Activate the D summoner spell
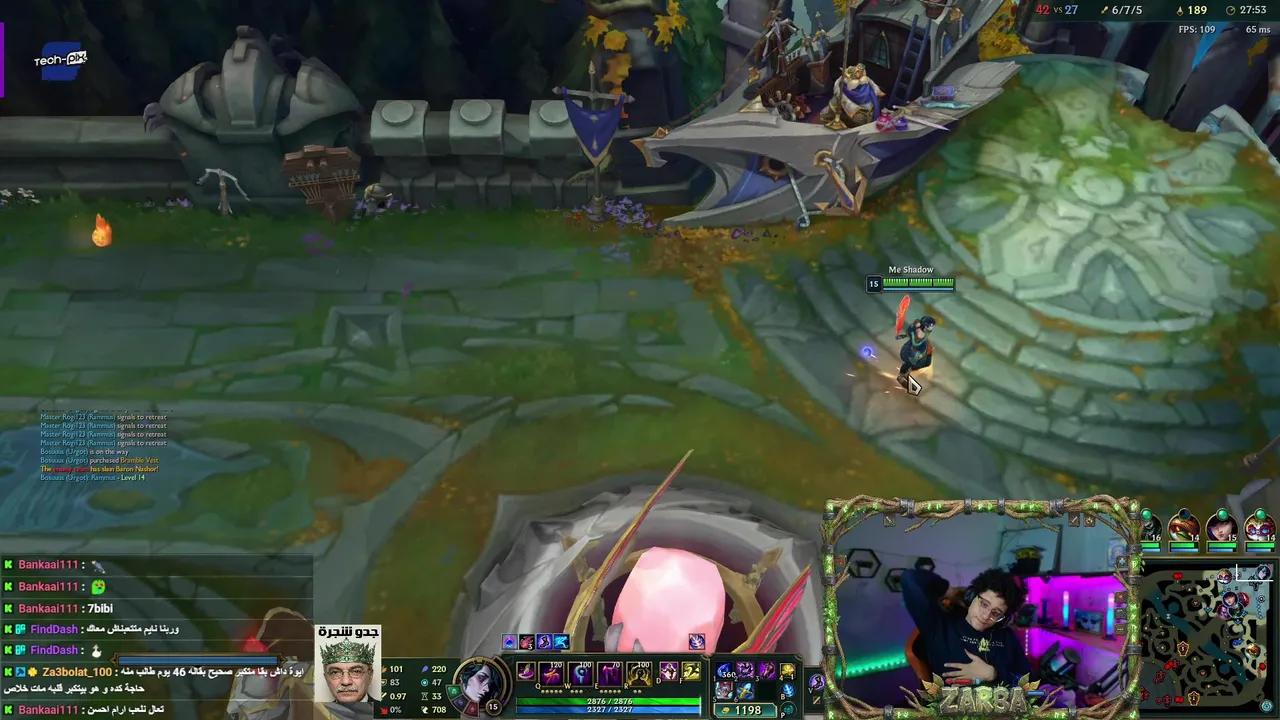The height and width of the screenshot is (720, 1280). pos(669,671)
